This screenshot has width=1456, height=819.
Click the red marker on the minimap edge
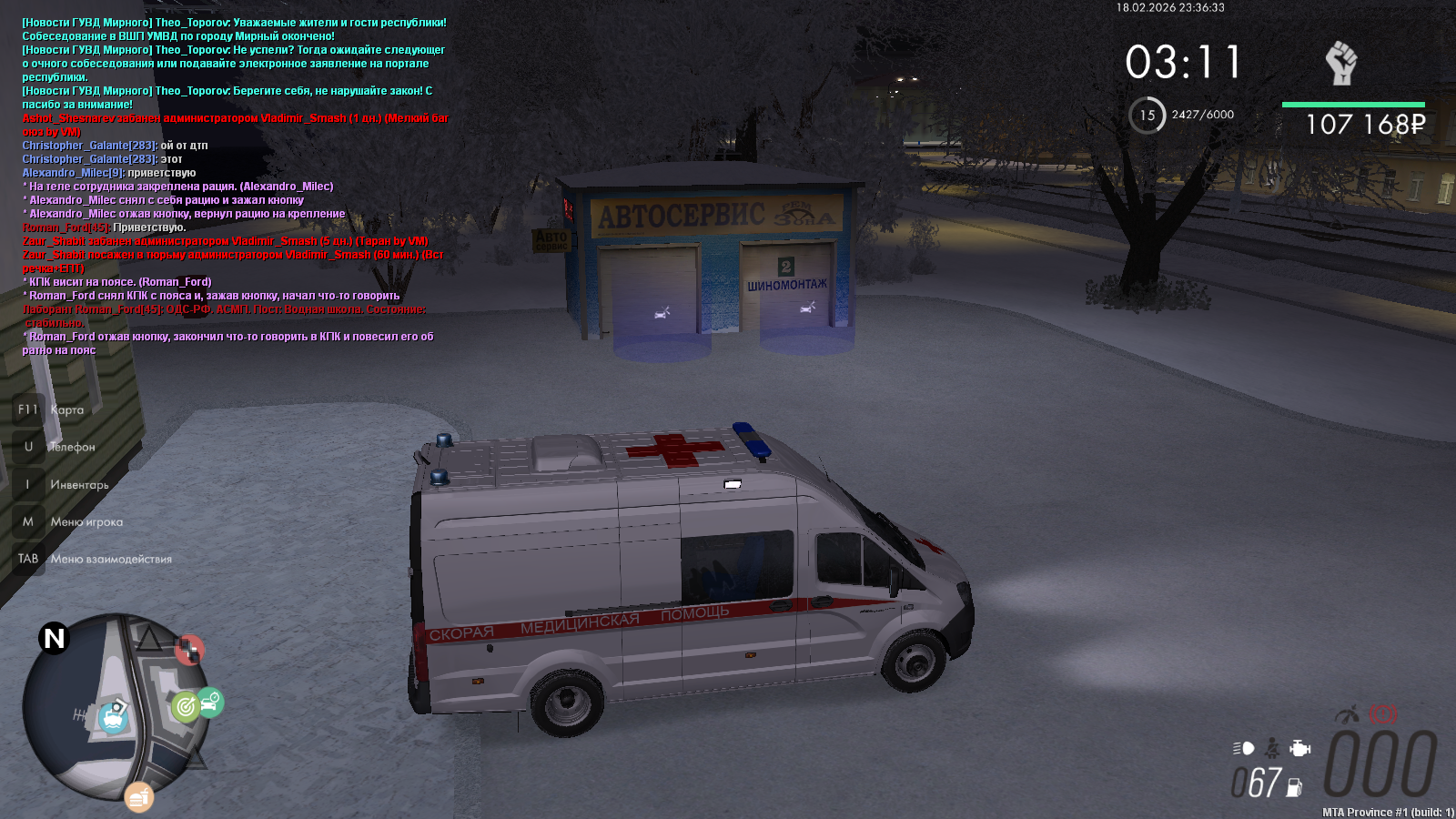pyautogui.click(x=189, y=650)
